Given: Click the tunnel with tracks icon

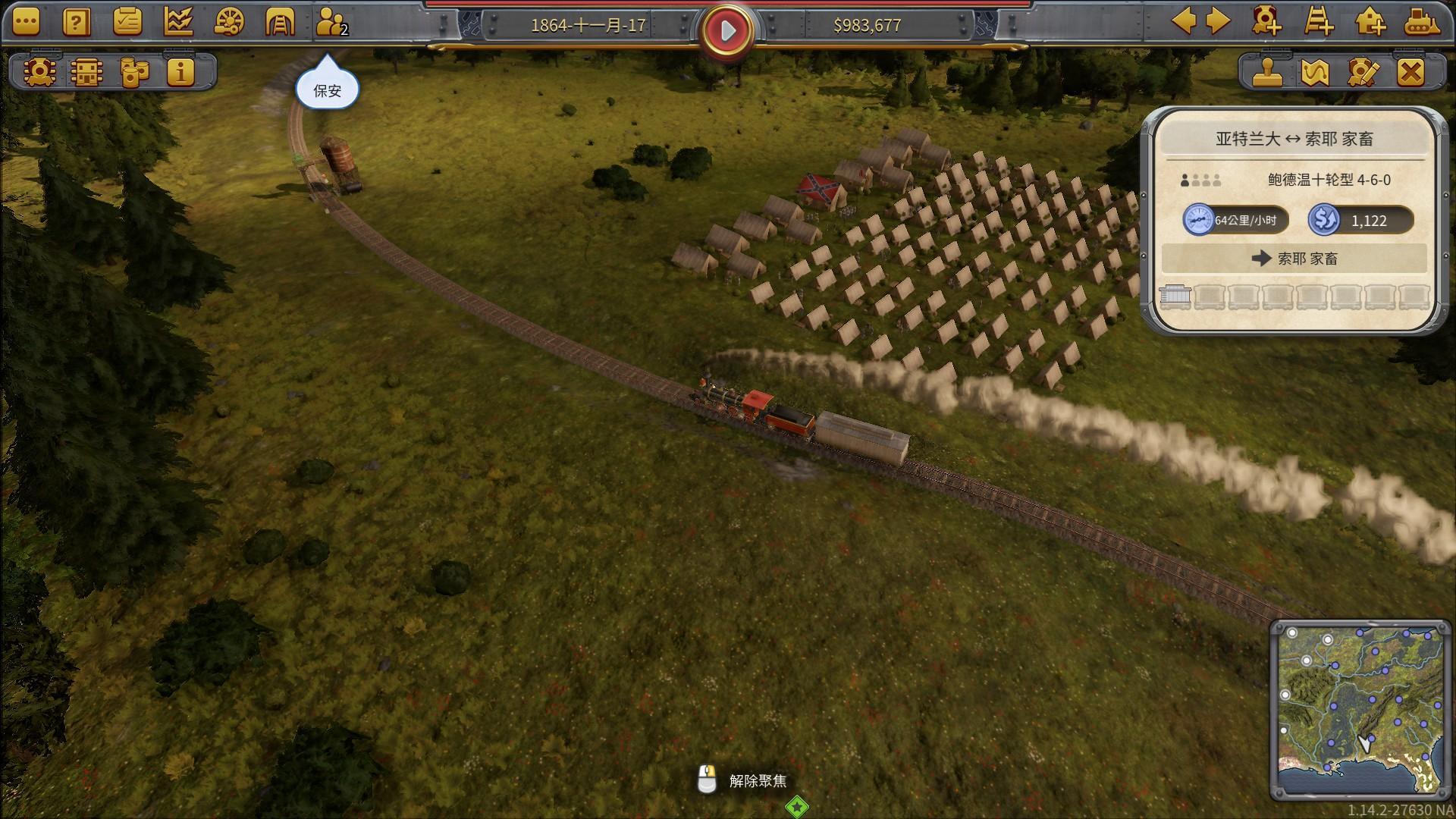Looking at the screenshot, I should pyautogui.click(x=279, y=23).
